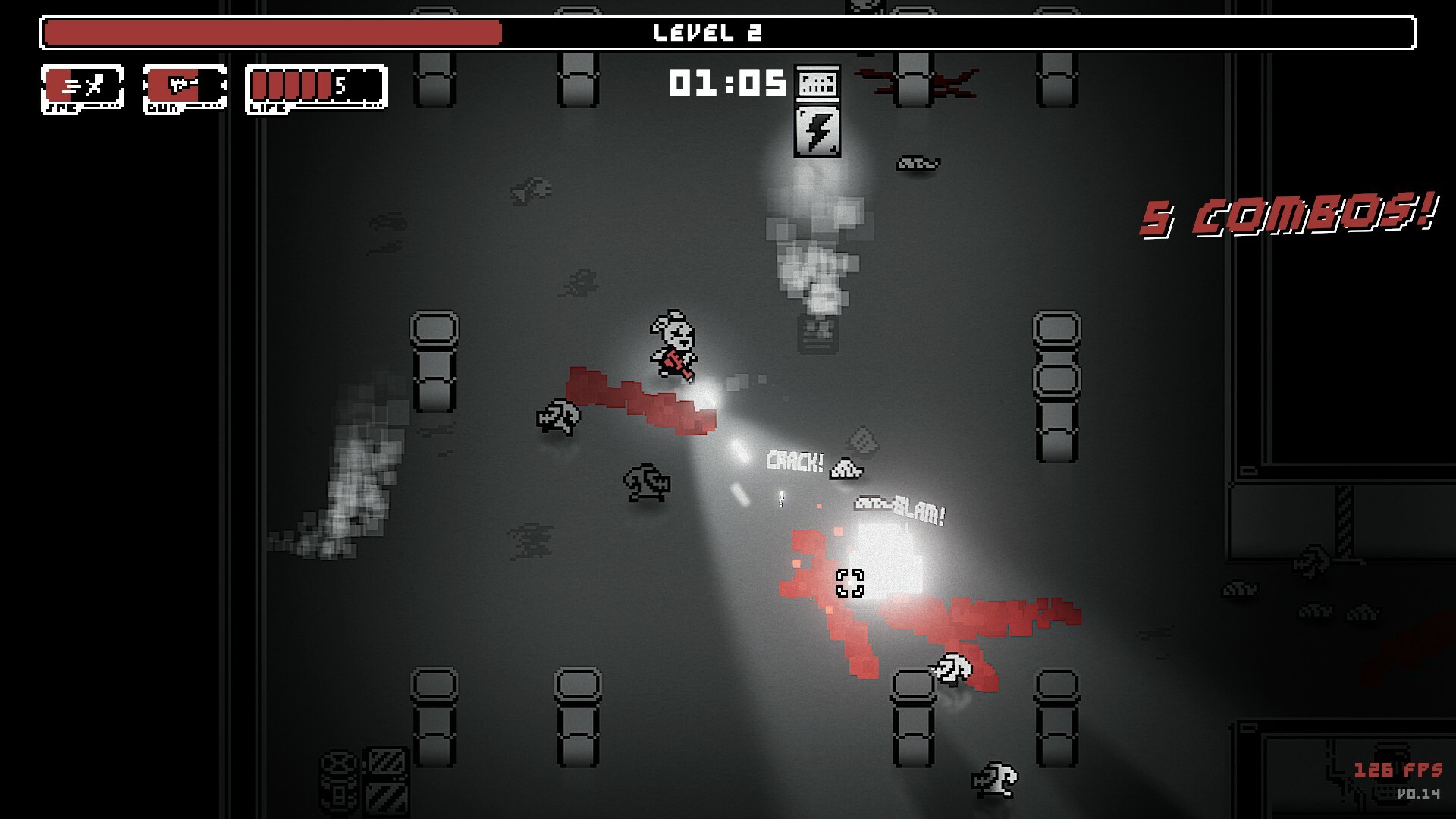Toggle the half-filled SPC charge indicator
Screen dimensions: 1456x819
(x=58, y=83)
